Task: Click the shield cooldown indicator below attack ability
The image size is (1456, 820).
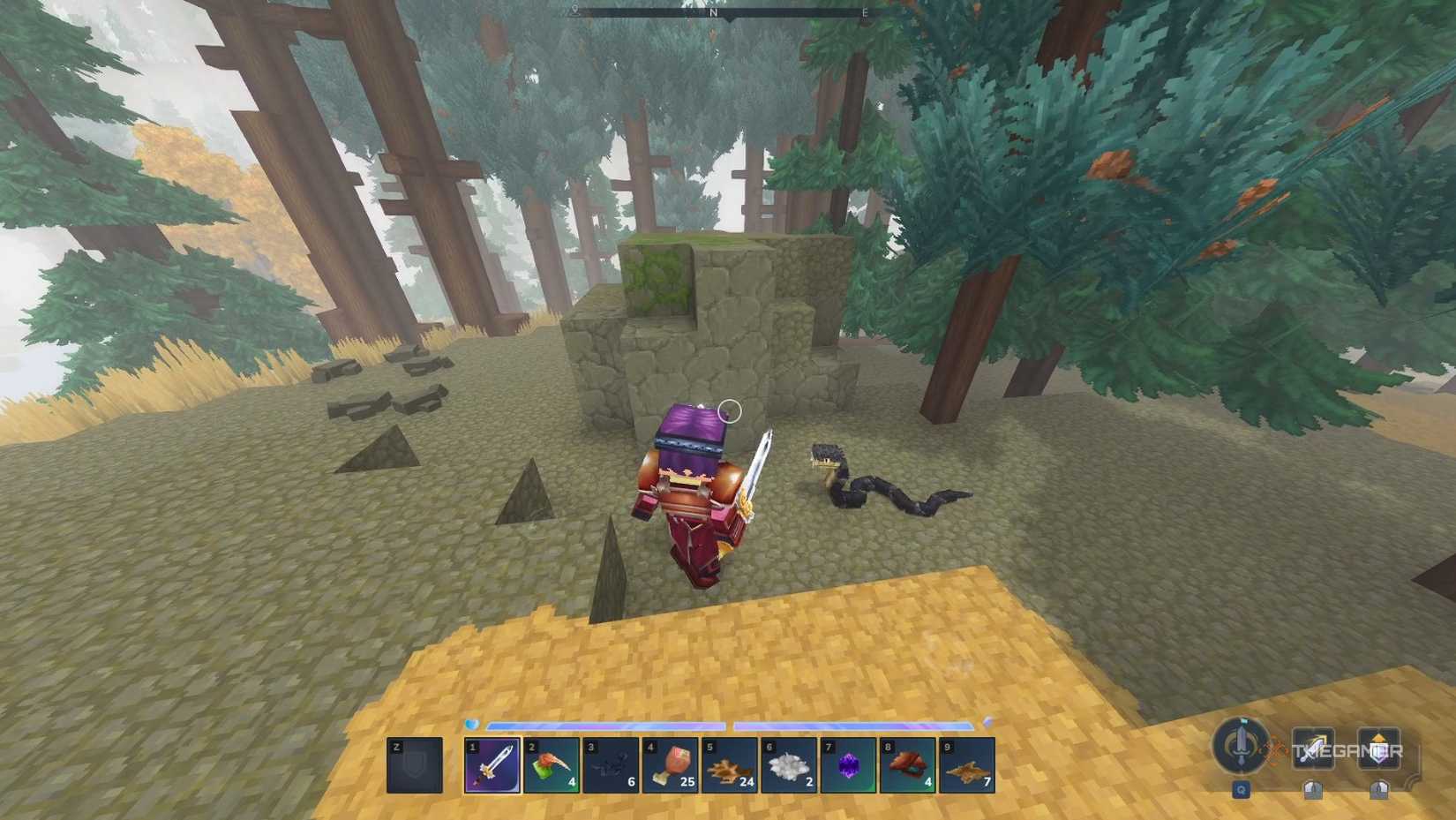Action: pyautogui.click(x=1312, y=788)
